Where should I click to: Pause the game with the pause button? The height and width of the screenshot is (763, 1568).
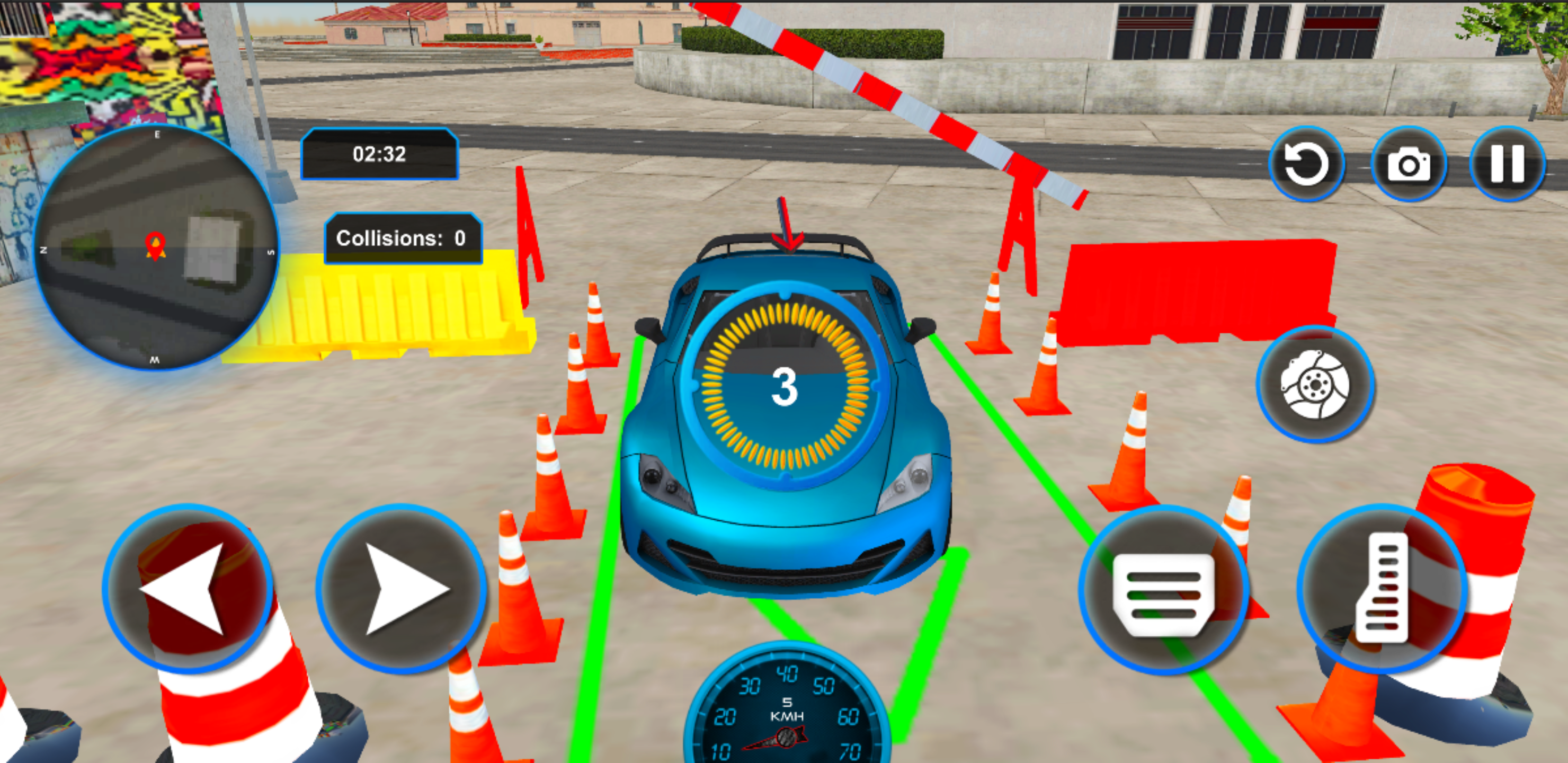[1508, 163]
